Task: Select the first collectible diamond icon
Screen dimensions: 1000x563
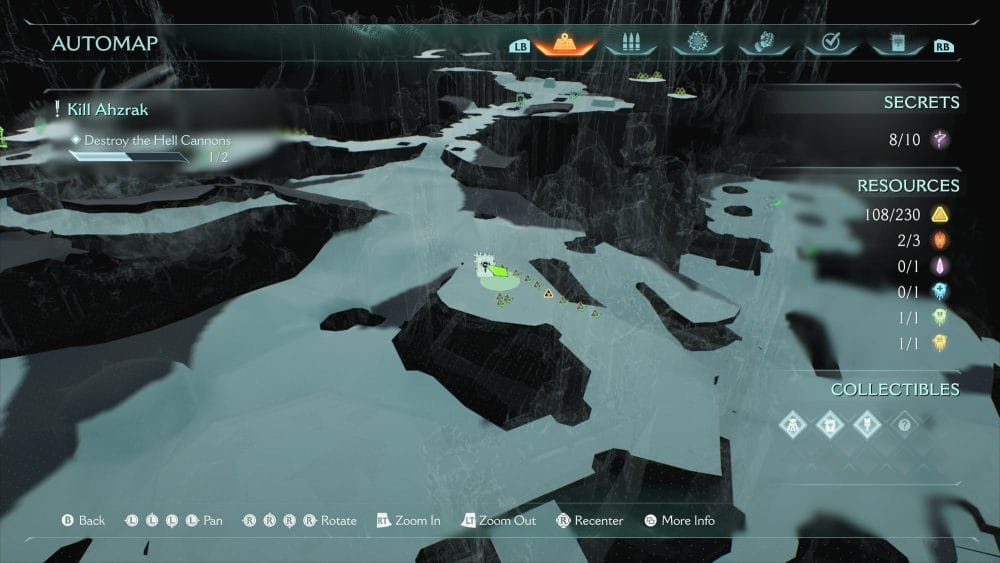Action: 791,424
